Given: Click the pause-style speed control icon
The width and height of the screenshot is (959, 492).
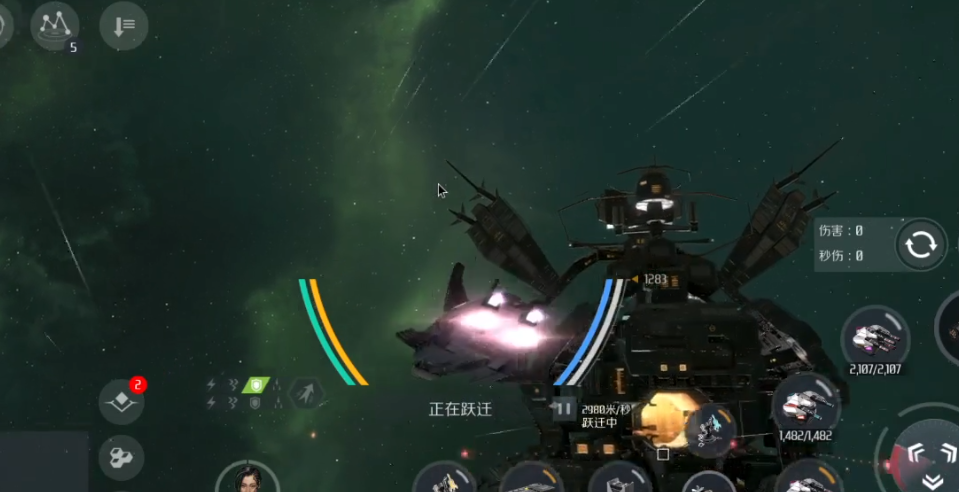Looking at the screenshot, I should pyautogui.click(x=564, y=408).
